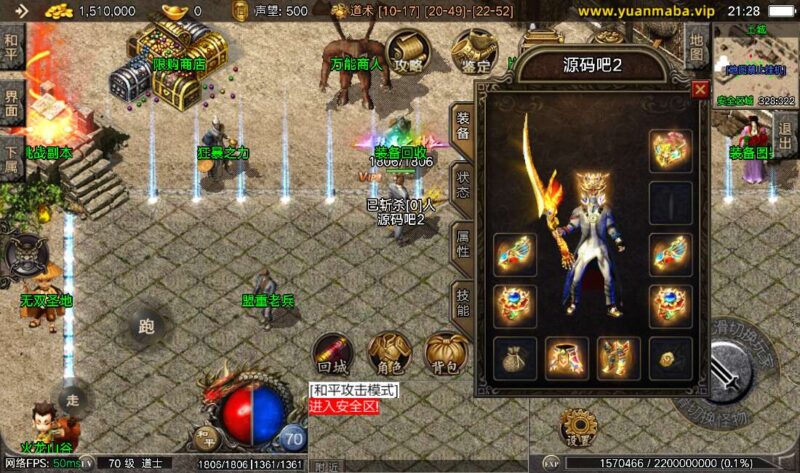Open the 设置 settings gear
The height and width of the screenshot is (473, 800).
coord(578,427)
